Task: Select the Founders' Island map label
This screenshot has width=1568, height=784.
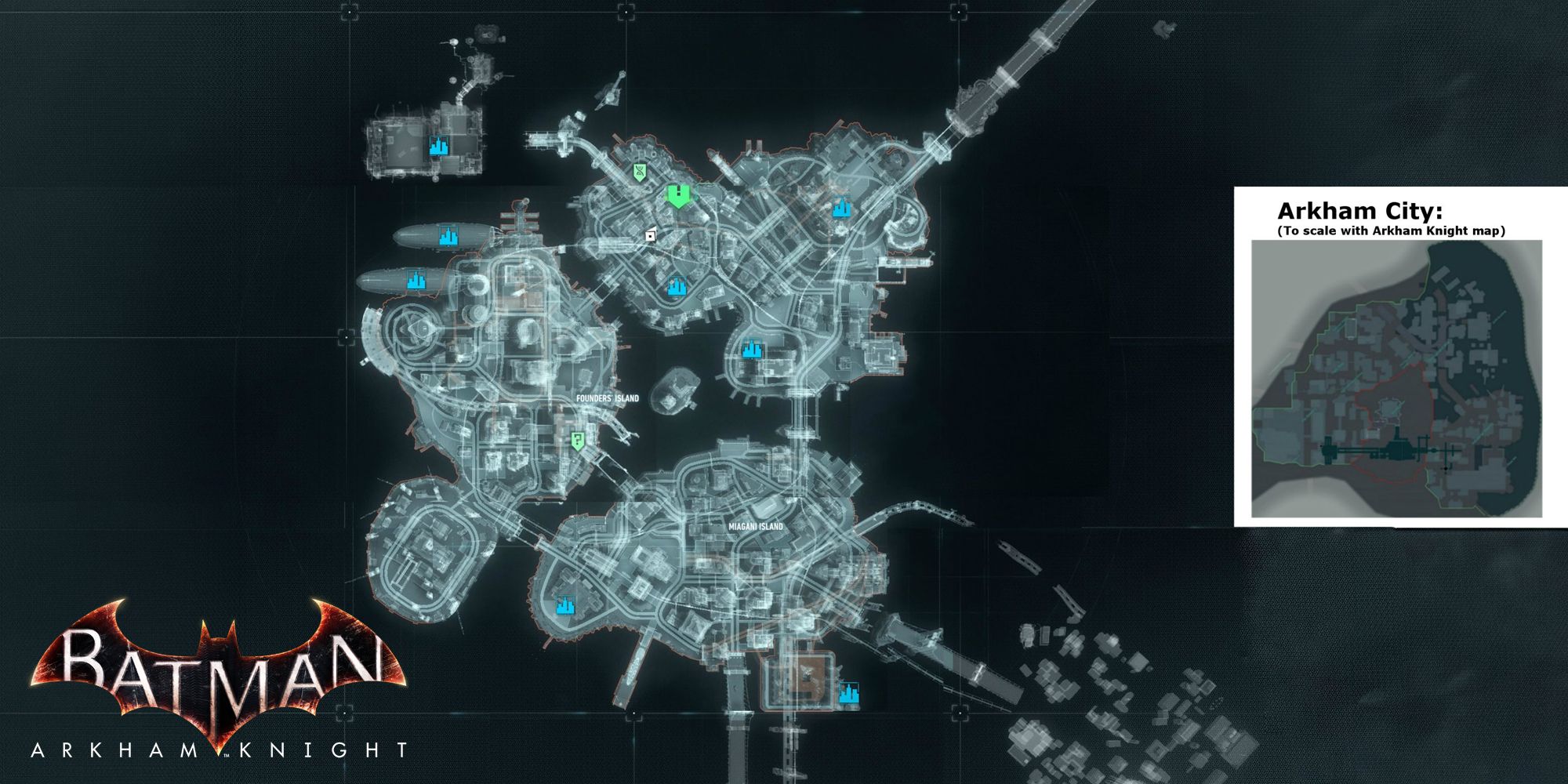Action: click(x=607, y=398)
